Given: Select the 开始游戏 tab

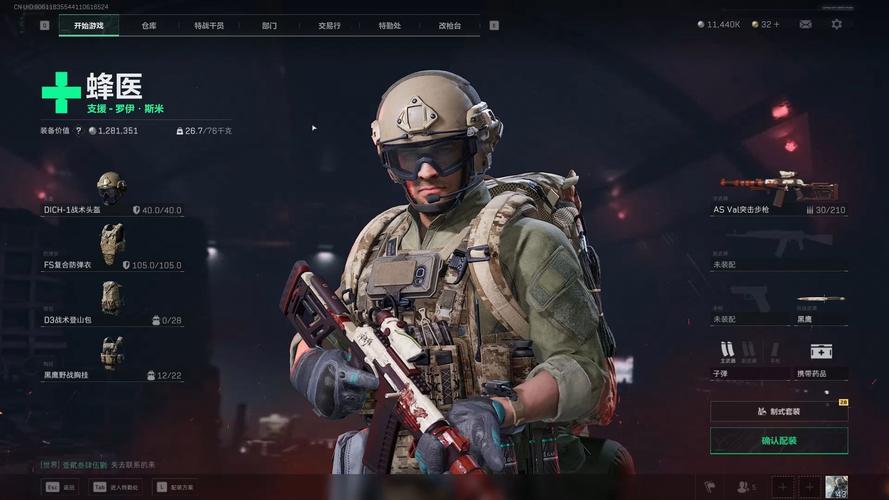Looking at the screenshot, I should coord(88,25).
